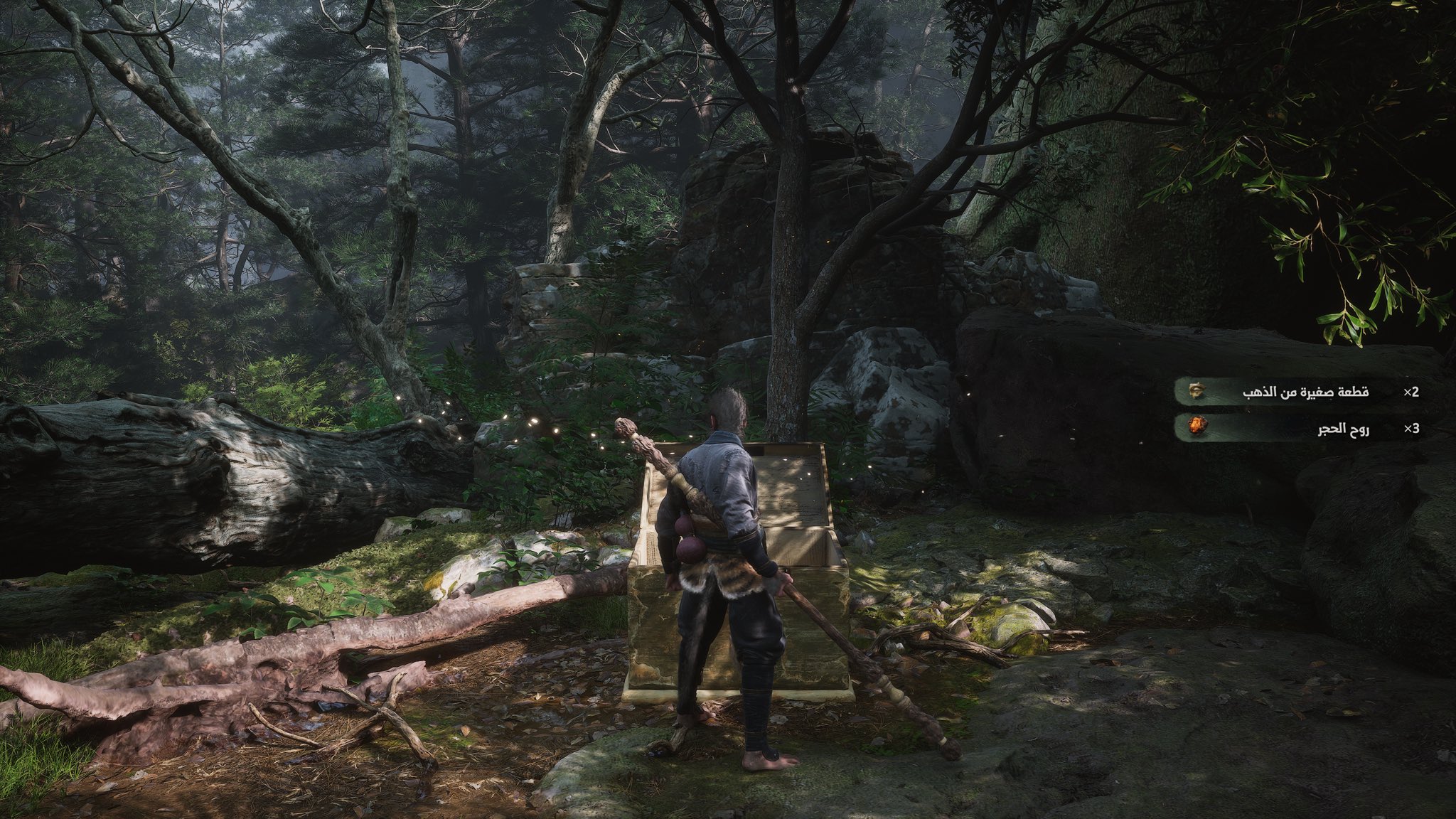1456x819 pixels.
Task: Select the small gold piece loot entry
Action: (1298, 392)
